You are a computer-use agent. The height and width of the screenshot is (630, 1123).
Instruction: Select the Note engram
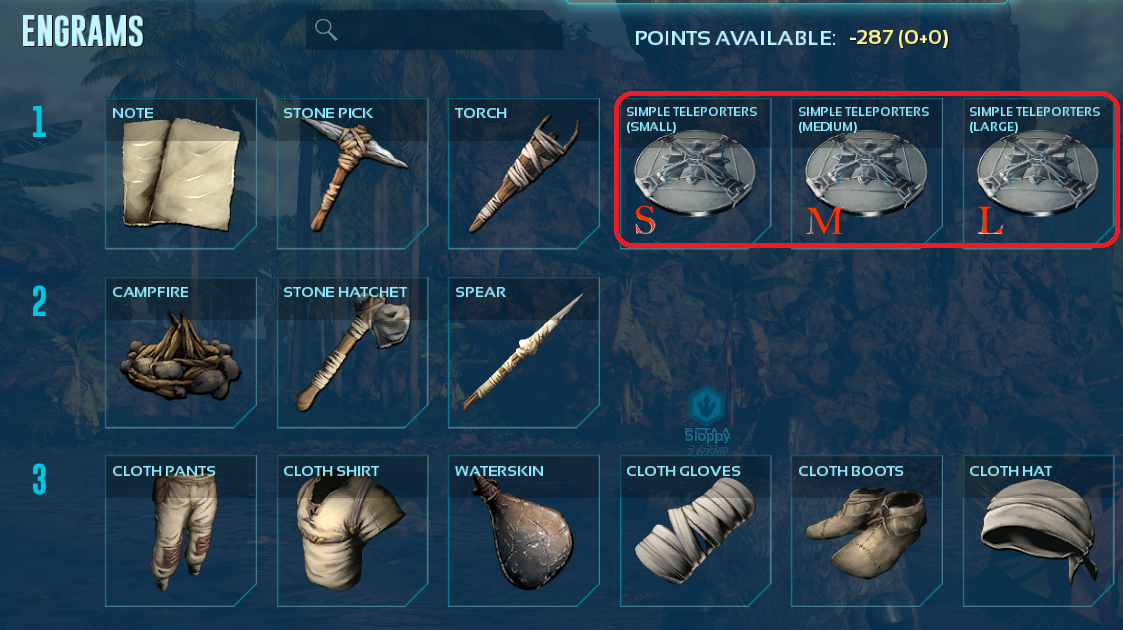pos(181,173)
